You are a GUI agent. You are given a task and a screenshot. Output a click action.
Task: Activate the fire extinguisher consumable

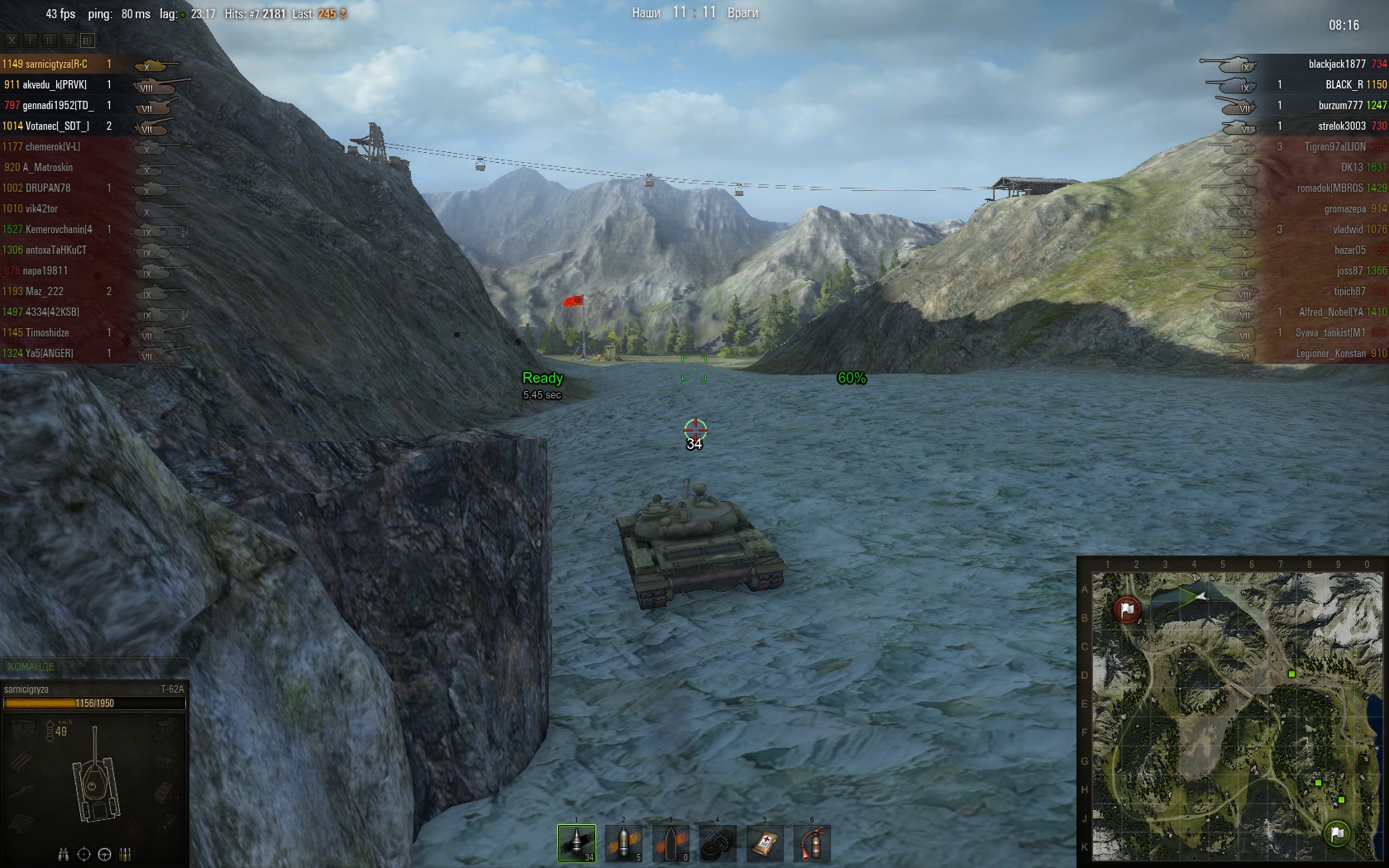coord(812,843)
